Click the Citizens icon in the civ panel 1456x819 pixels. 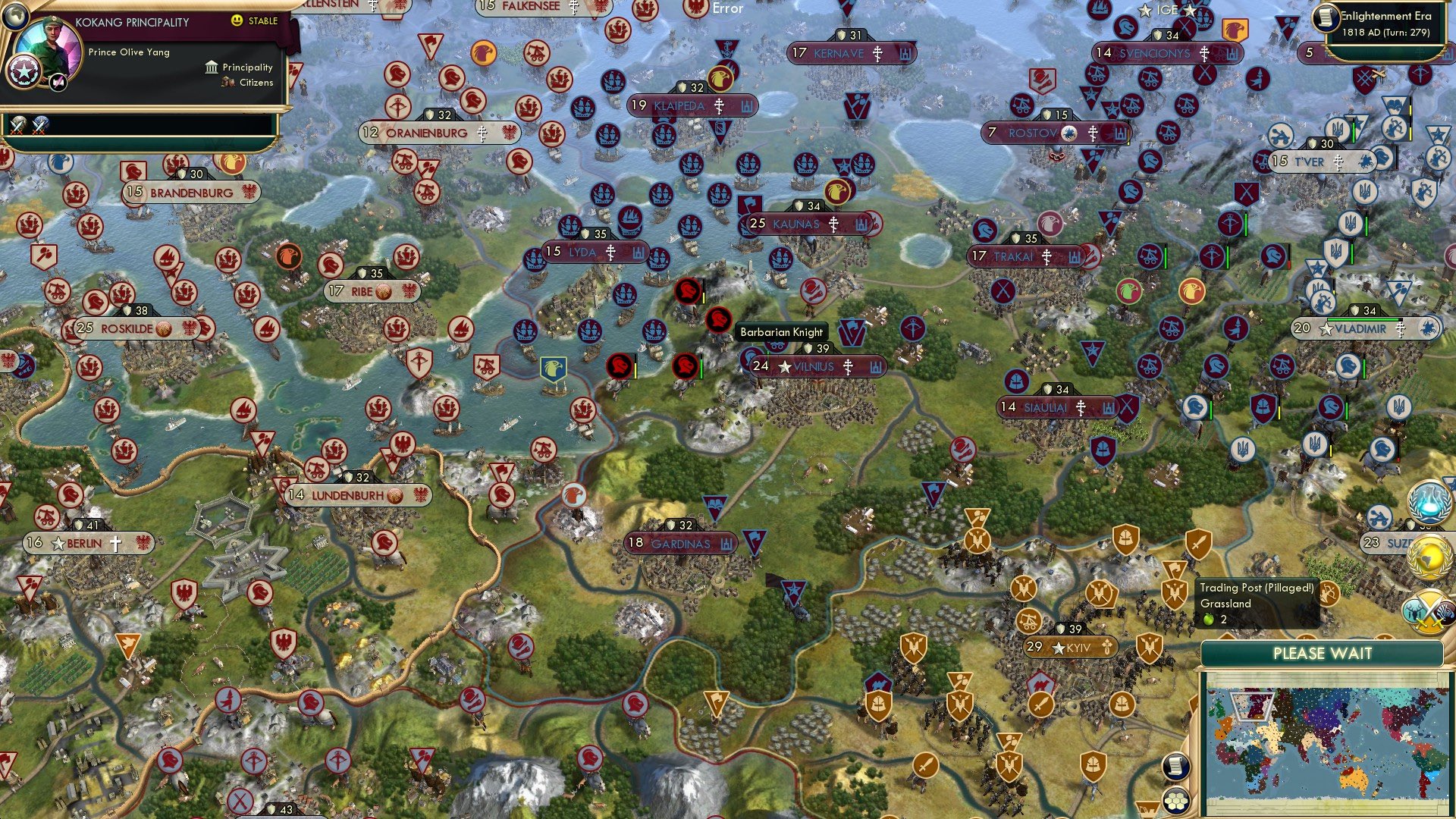click(227, 83)
